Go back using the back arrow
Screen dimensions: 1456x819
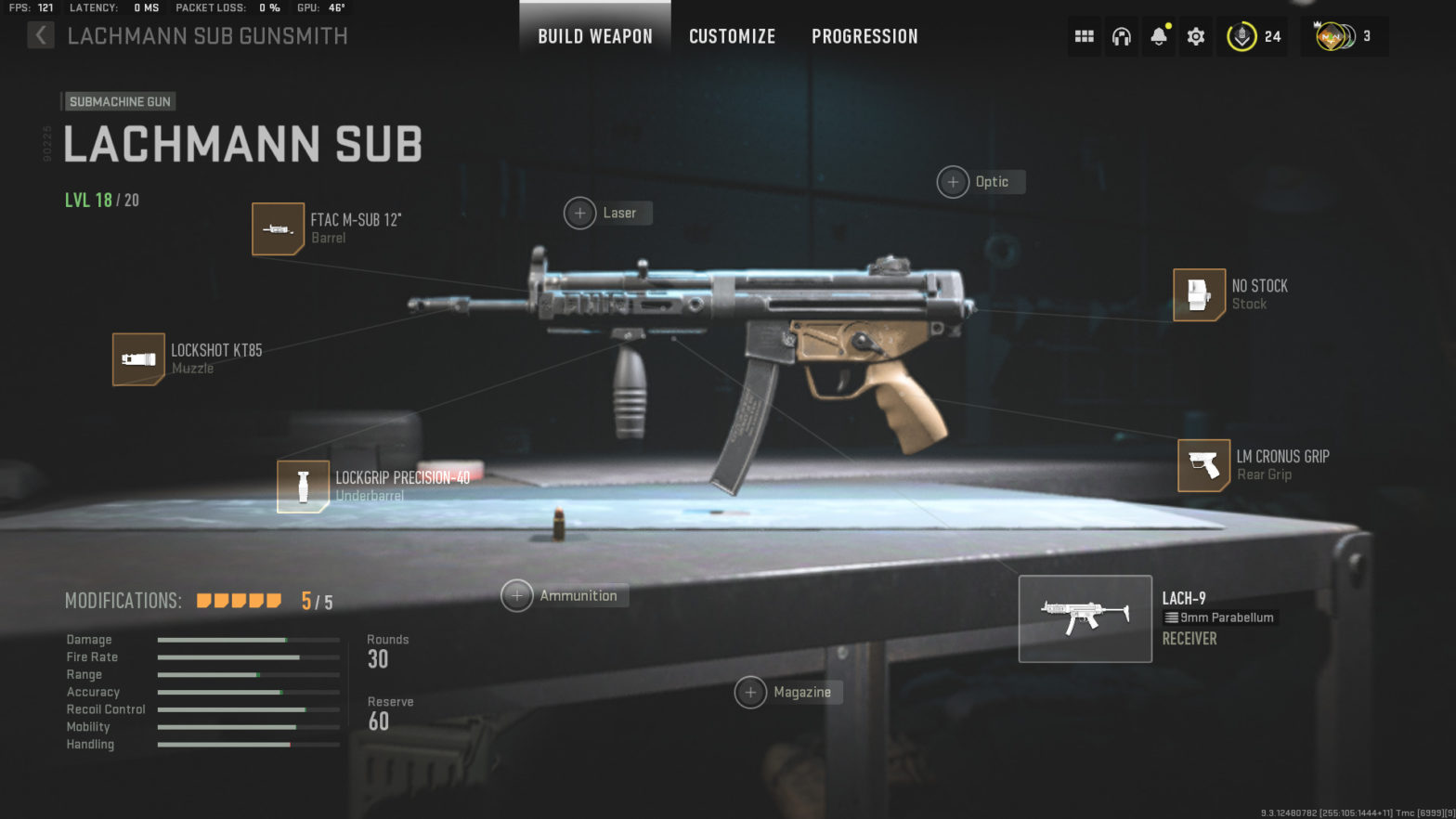(x=41, y=34)
